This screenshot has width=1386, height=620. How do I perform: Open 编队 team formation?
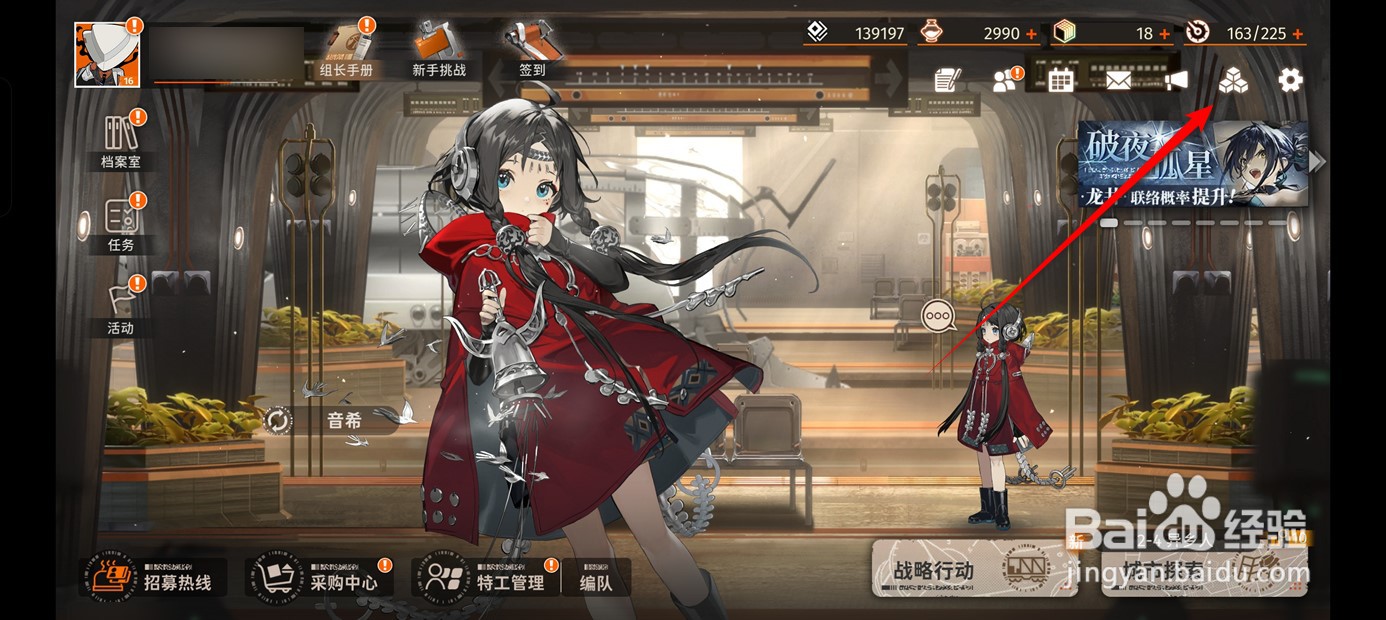(x=596, y=580)
